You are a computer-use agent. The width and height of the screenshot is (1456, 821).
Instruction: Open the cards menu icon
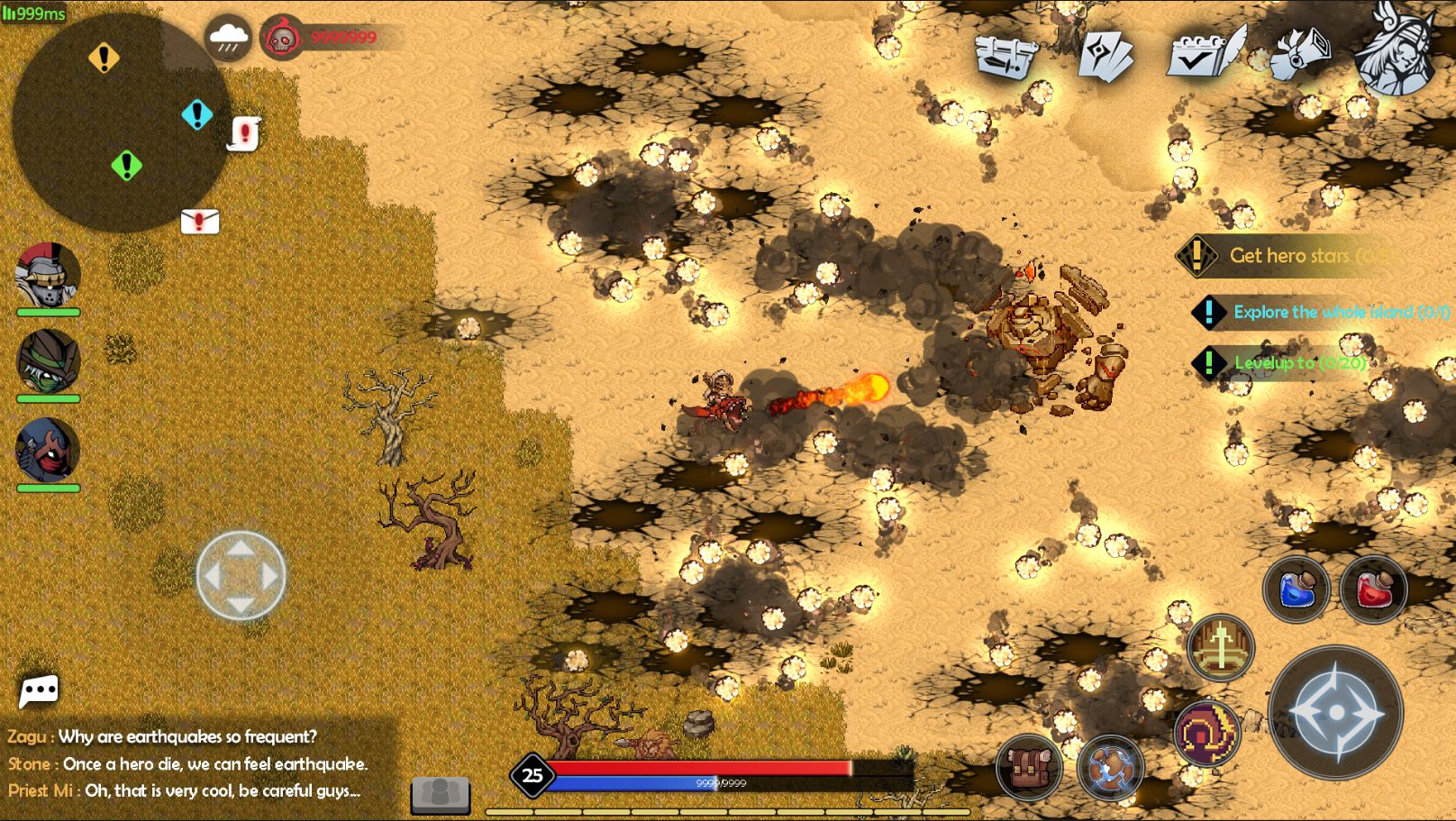[1106, 56]
